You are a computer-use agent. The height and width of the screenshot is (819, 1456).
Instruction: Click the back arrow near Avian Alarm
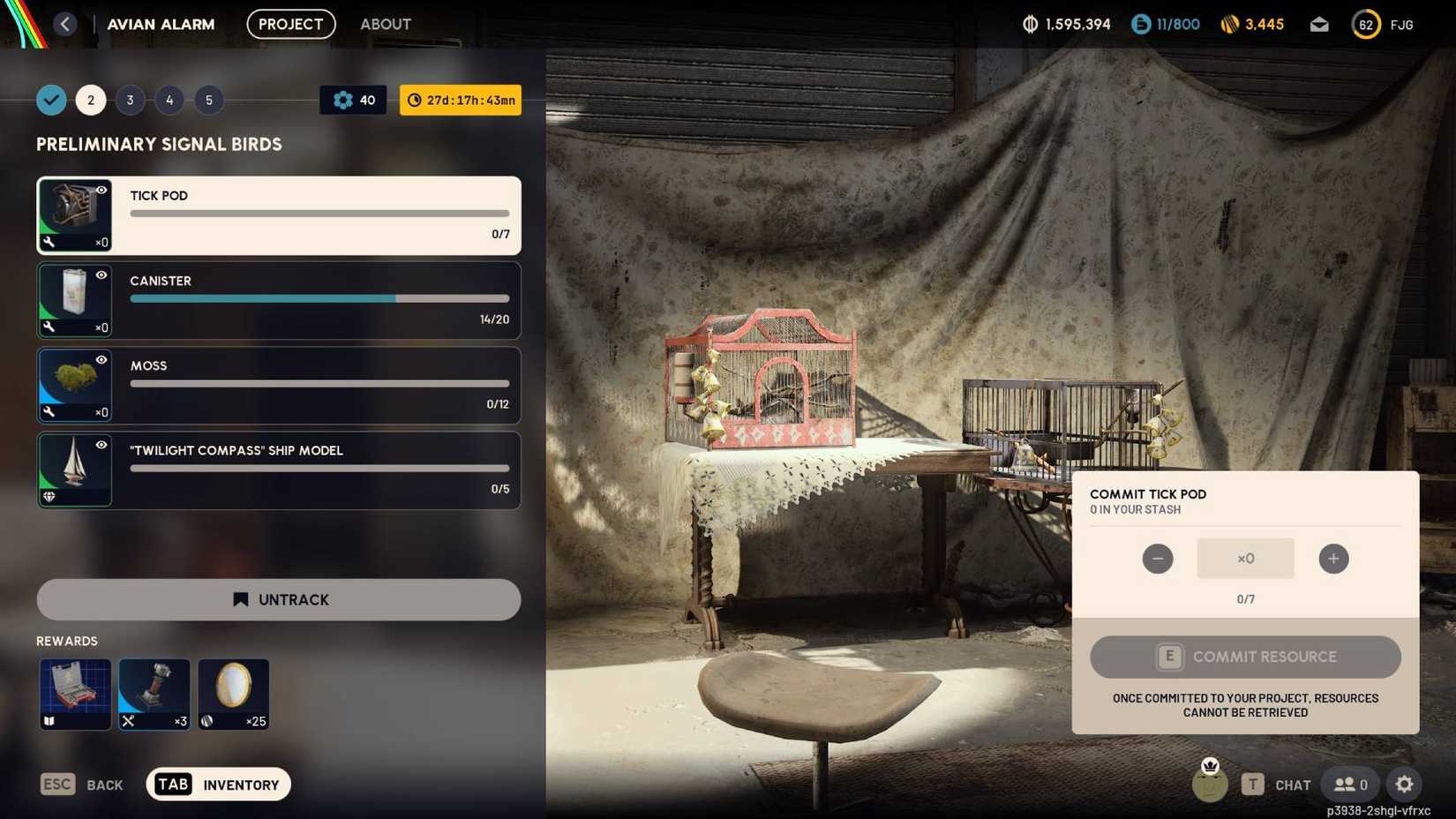click(64, 24)
